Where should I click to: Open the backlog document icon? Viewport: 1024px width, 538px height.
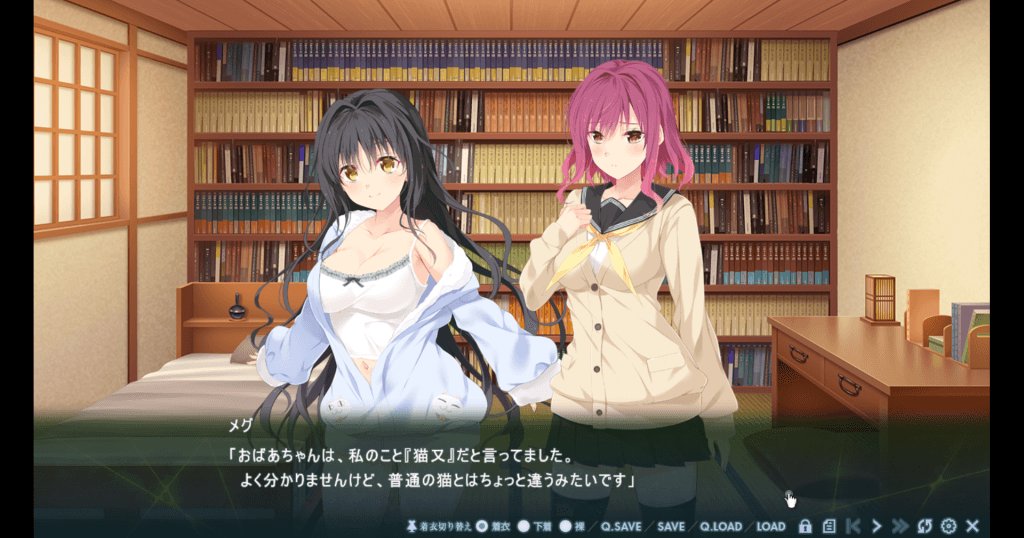pos(829,526)
